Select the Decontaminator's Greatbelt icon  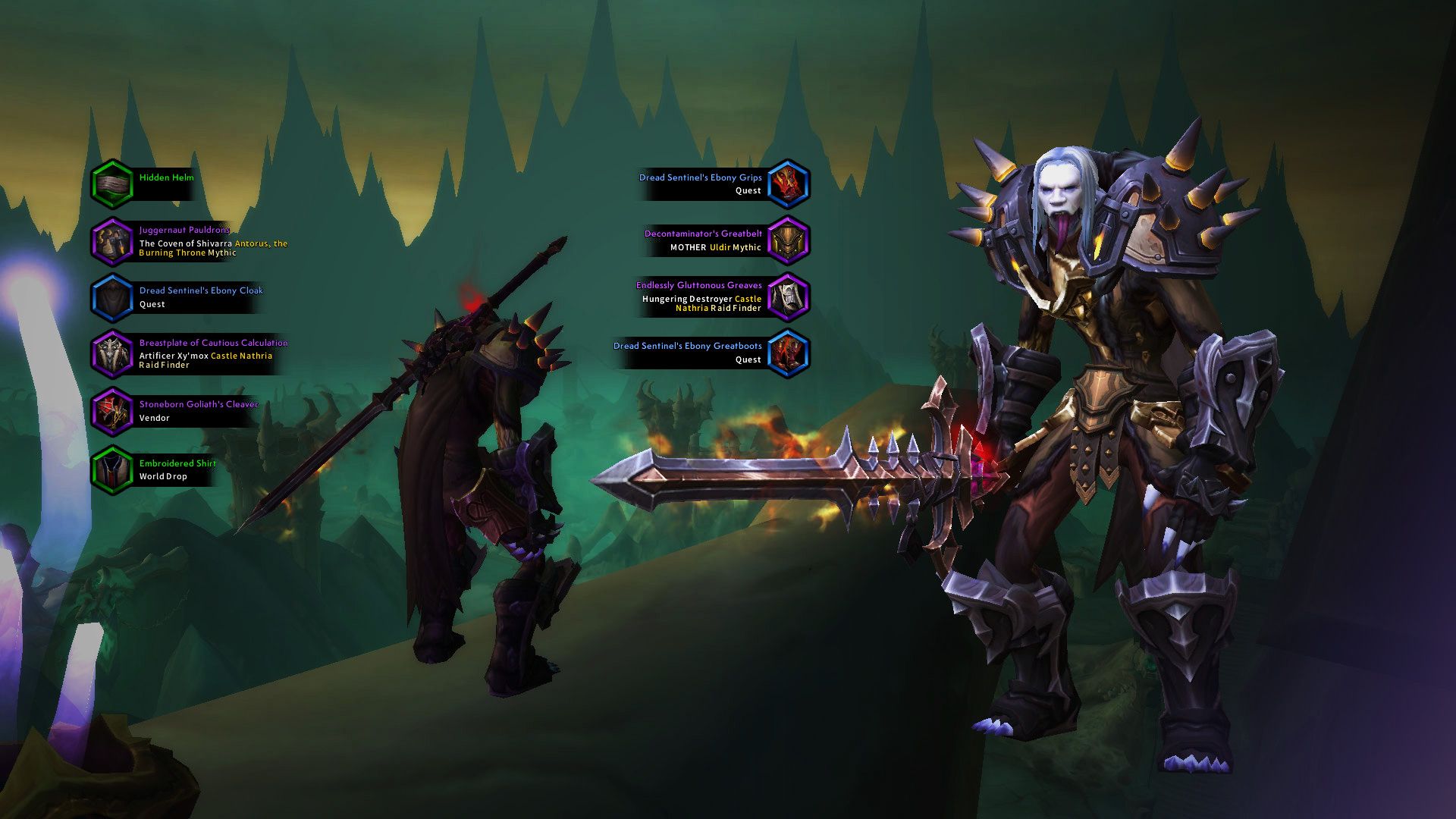[x=789, y=240]
